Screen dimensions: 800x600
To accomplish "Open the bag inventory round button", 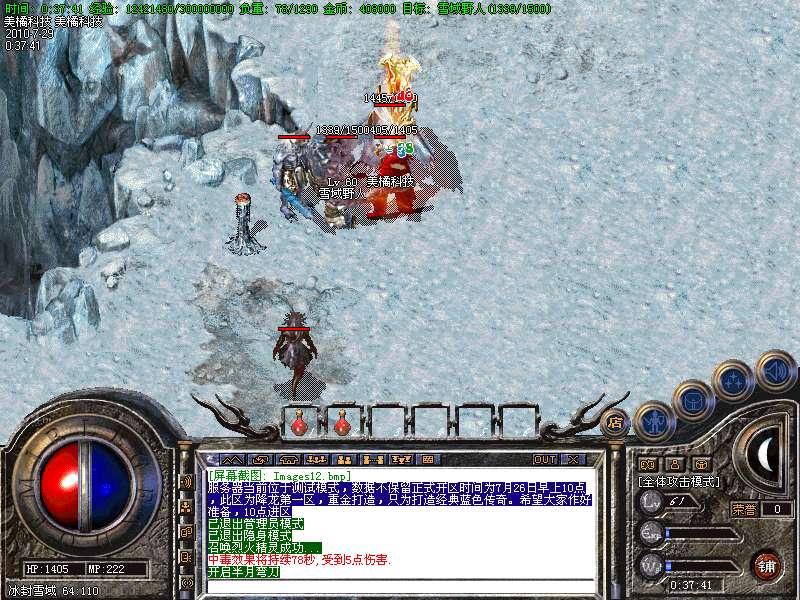I will (x=693, y=401).
